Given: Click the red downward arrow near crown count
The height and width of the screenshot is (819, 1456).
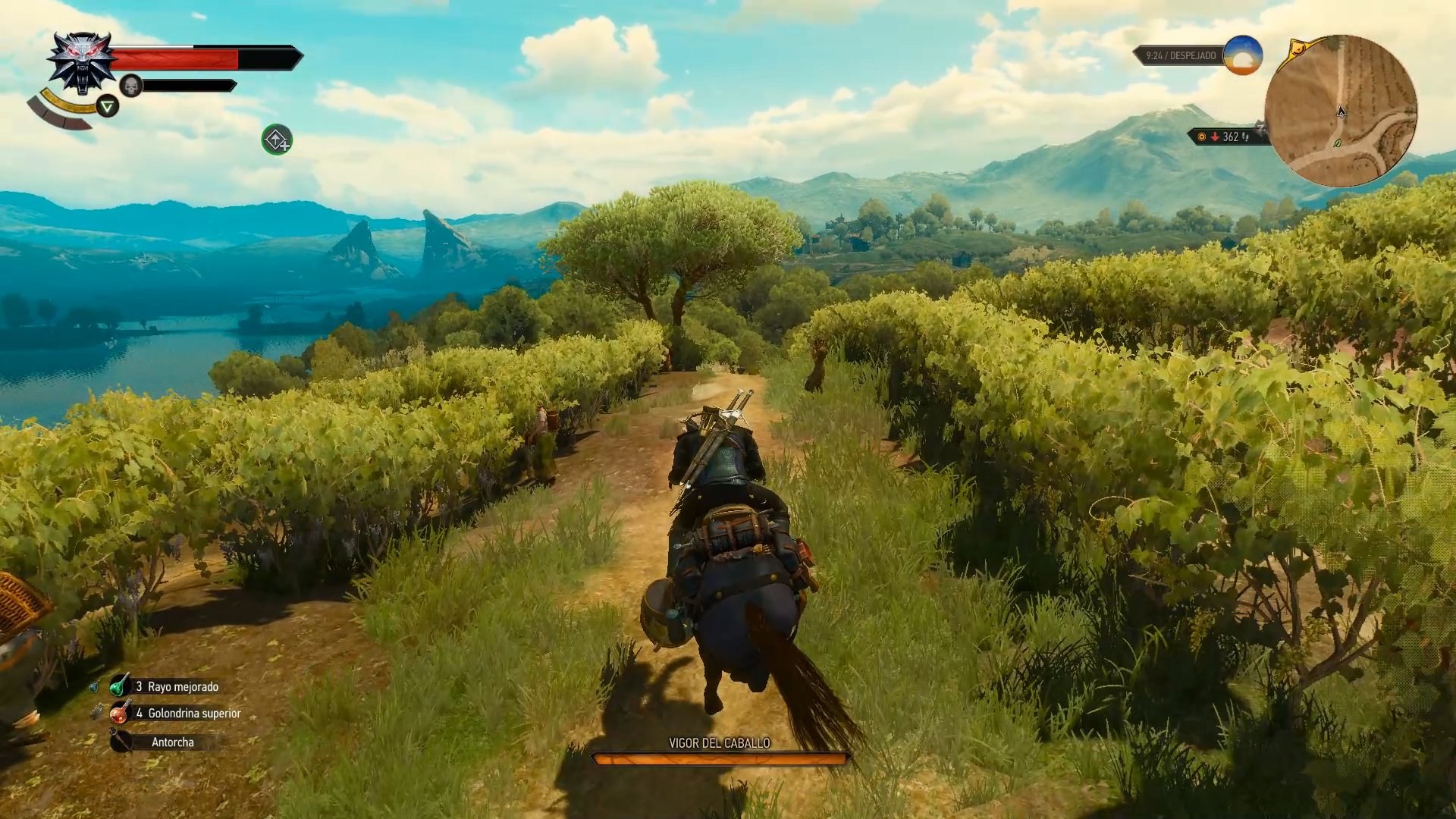Looking at the screenshot, I should point(1215,137).
